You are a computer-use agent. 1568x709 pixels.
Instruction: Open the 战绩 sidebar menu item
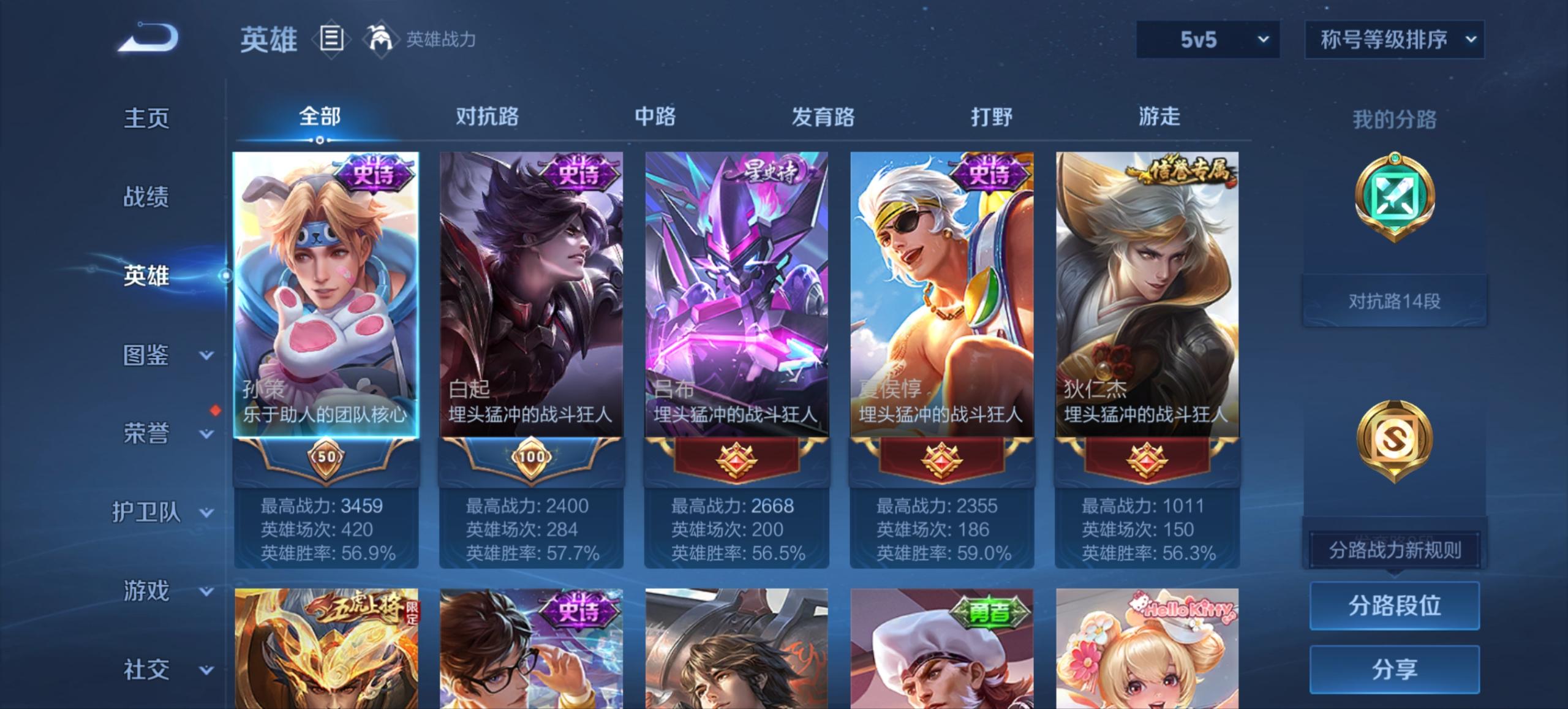tap(146, 197)
